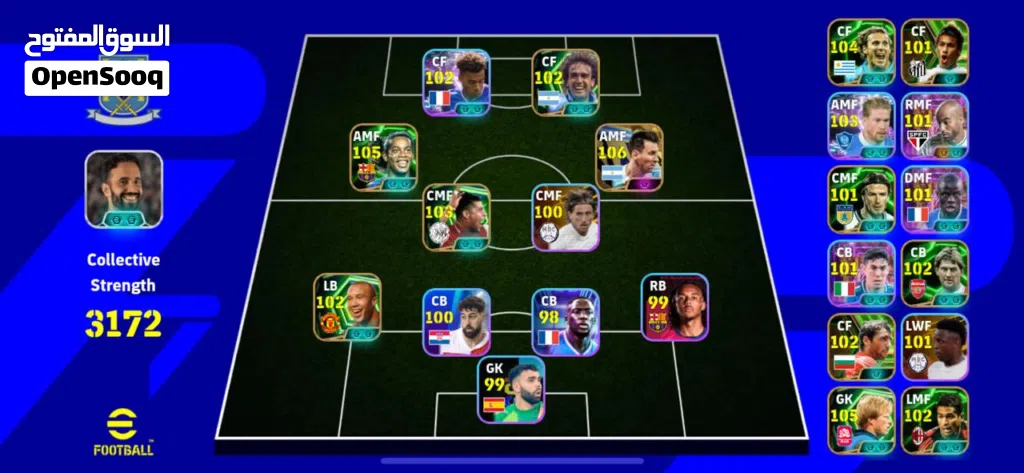
Task: Select the substitute GK 105 card
Action: pos(861,420)
